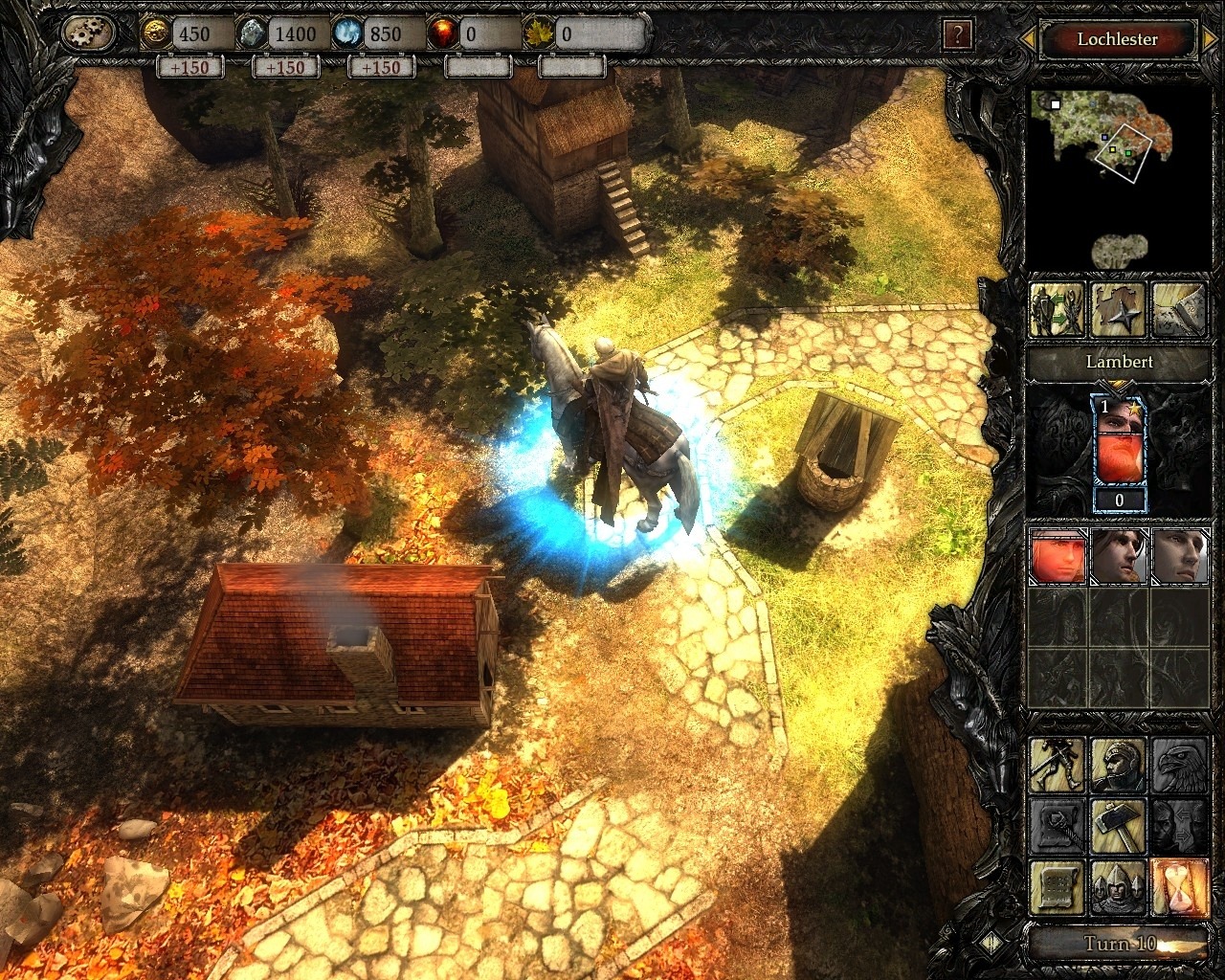Viewport: 1225px width, 980px height.
Task: Select the torn map with star icon
Action: [x=1119, y=309]
